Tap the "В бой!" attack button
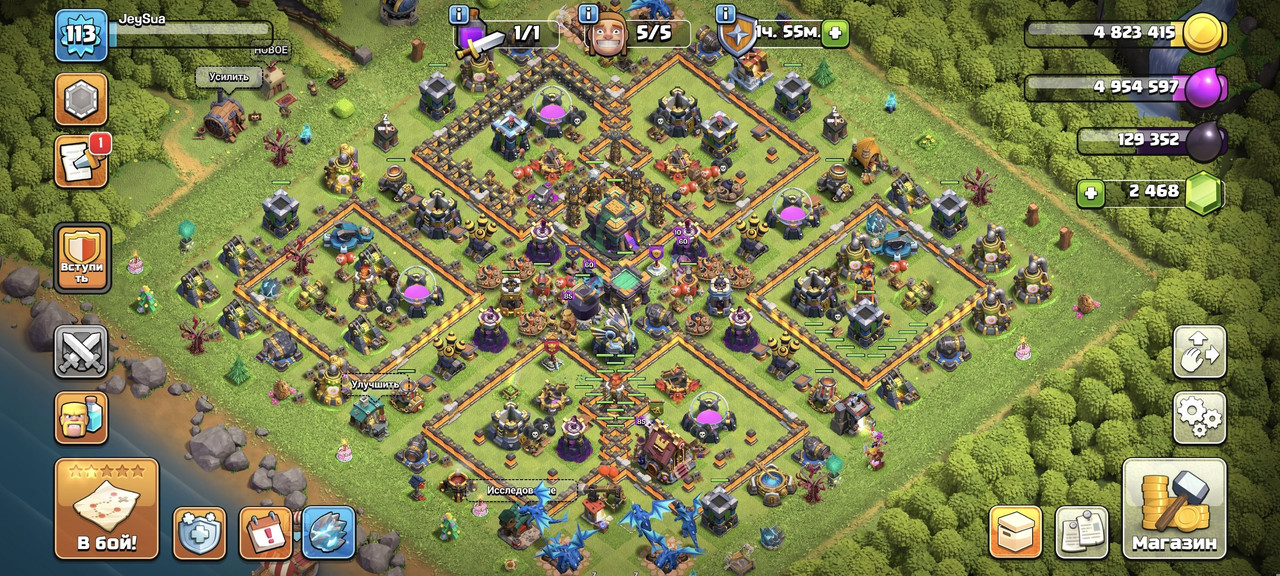 (106, 508)
